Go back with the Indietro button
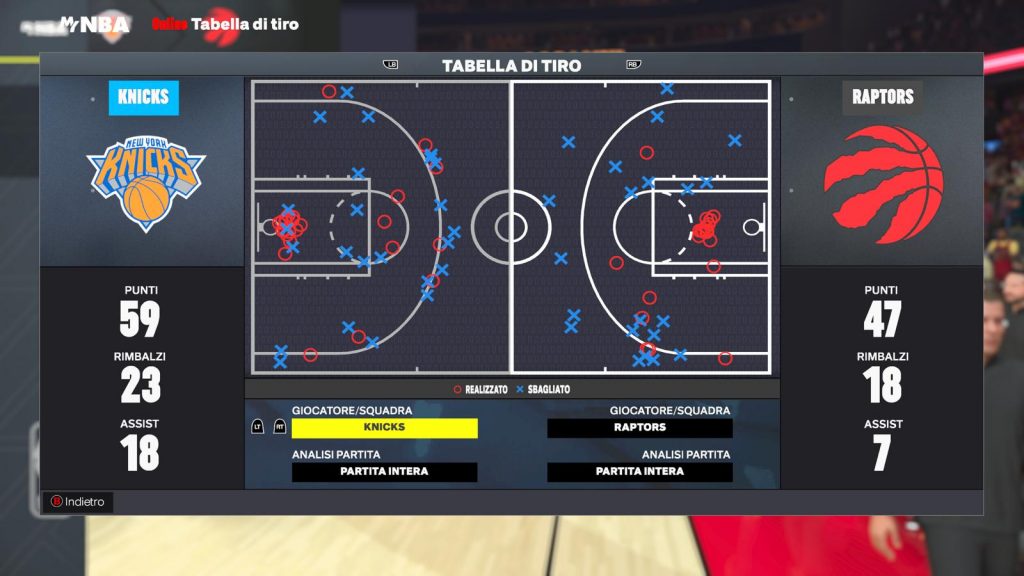This screenshot has width=1024, height=576. [79, 502]
